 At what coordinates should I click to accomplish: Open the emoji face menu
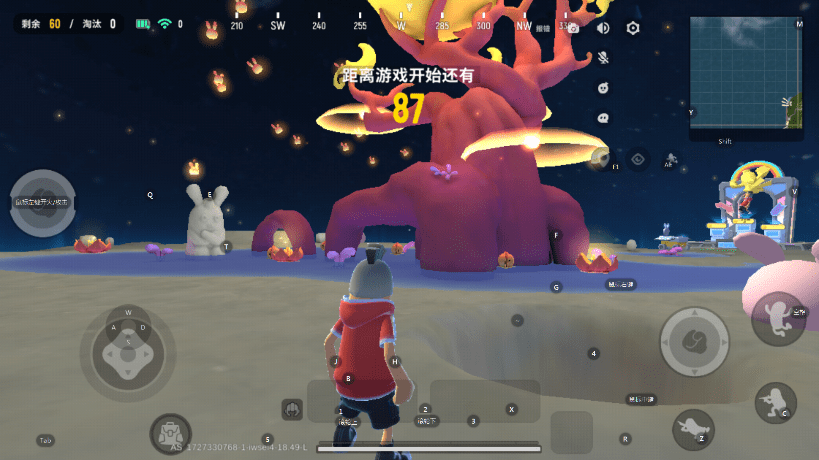[x=603, y=88]
